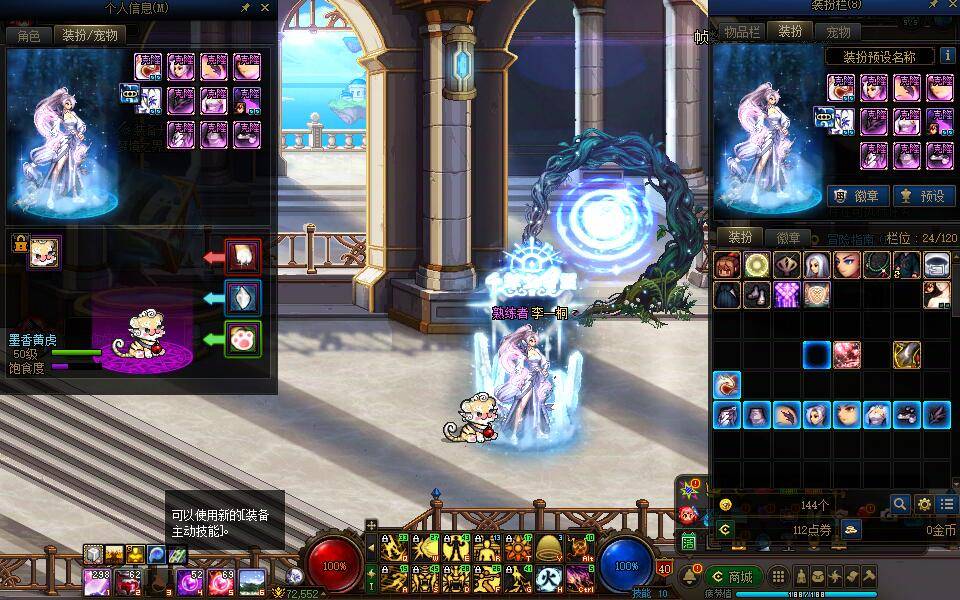
Task: Open the 预设 preset button
Action: tap(921, 196)
